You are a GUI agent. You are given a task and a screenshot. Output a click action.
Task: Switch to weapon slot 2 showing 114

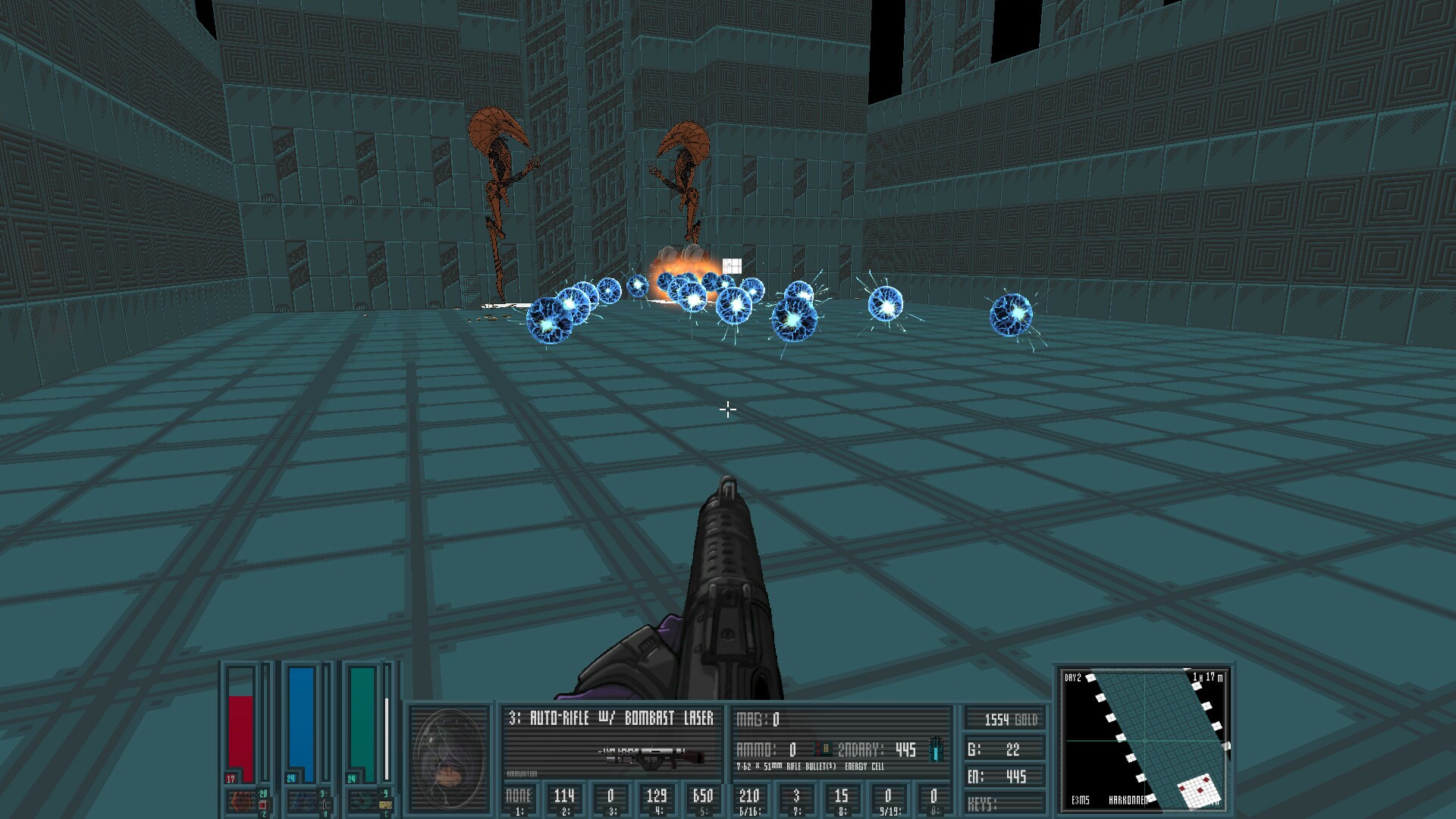pyautogui.click(x=565, y=796)
